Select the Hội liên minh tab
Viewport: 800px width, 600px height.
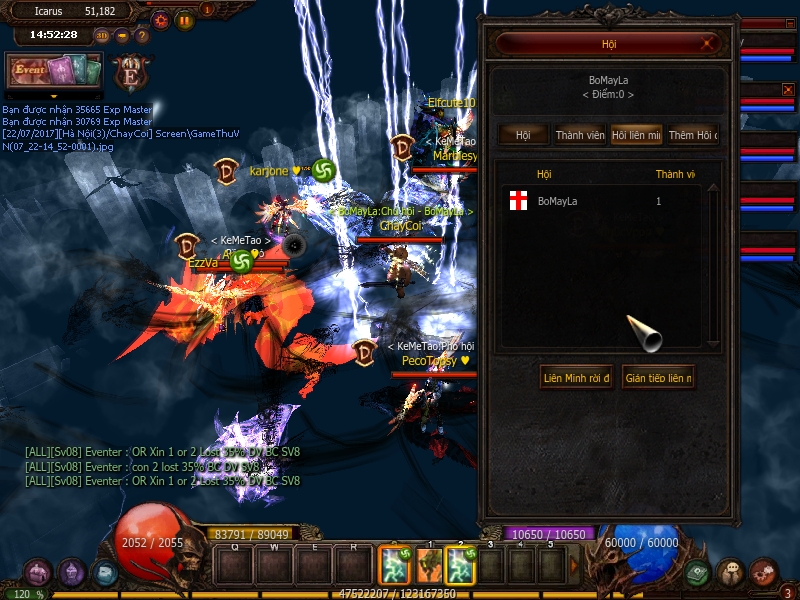(x=636, y=135)
